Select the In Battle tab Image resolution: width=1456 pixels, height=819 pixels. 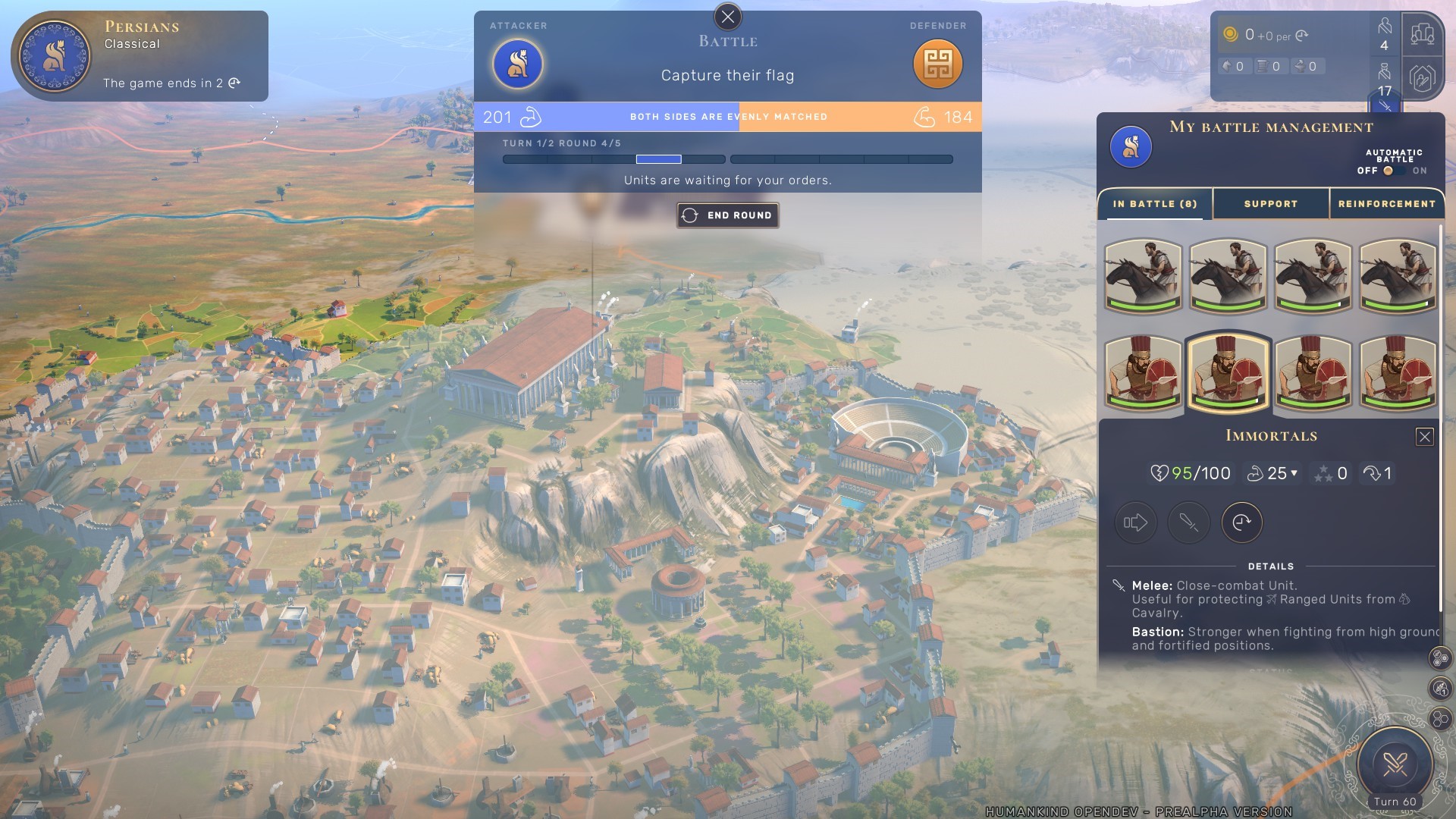[1154, 204]
